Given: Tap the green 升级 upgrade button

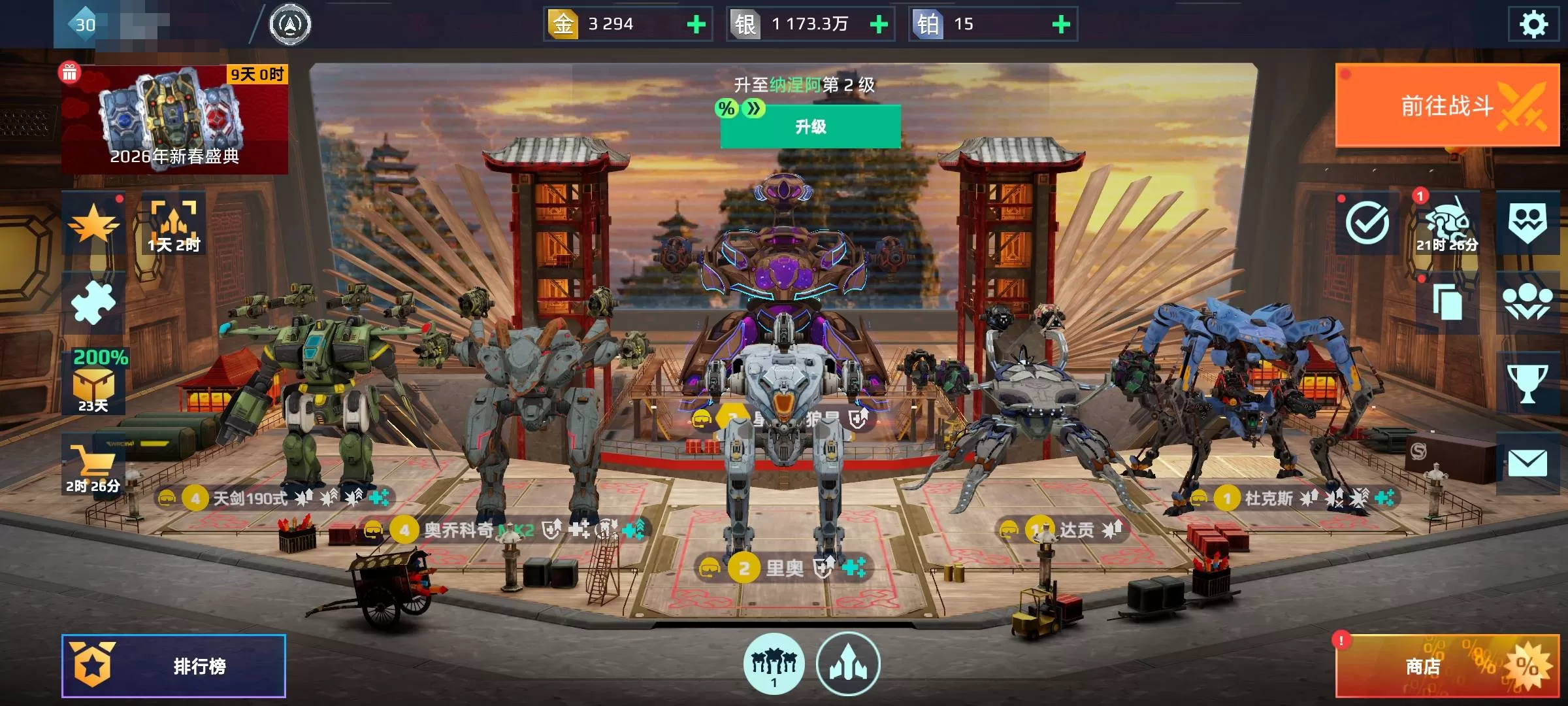Looking at the screenshot, I should [x=810, y=127].
